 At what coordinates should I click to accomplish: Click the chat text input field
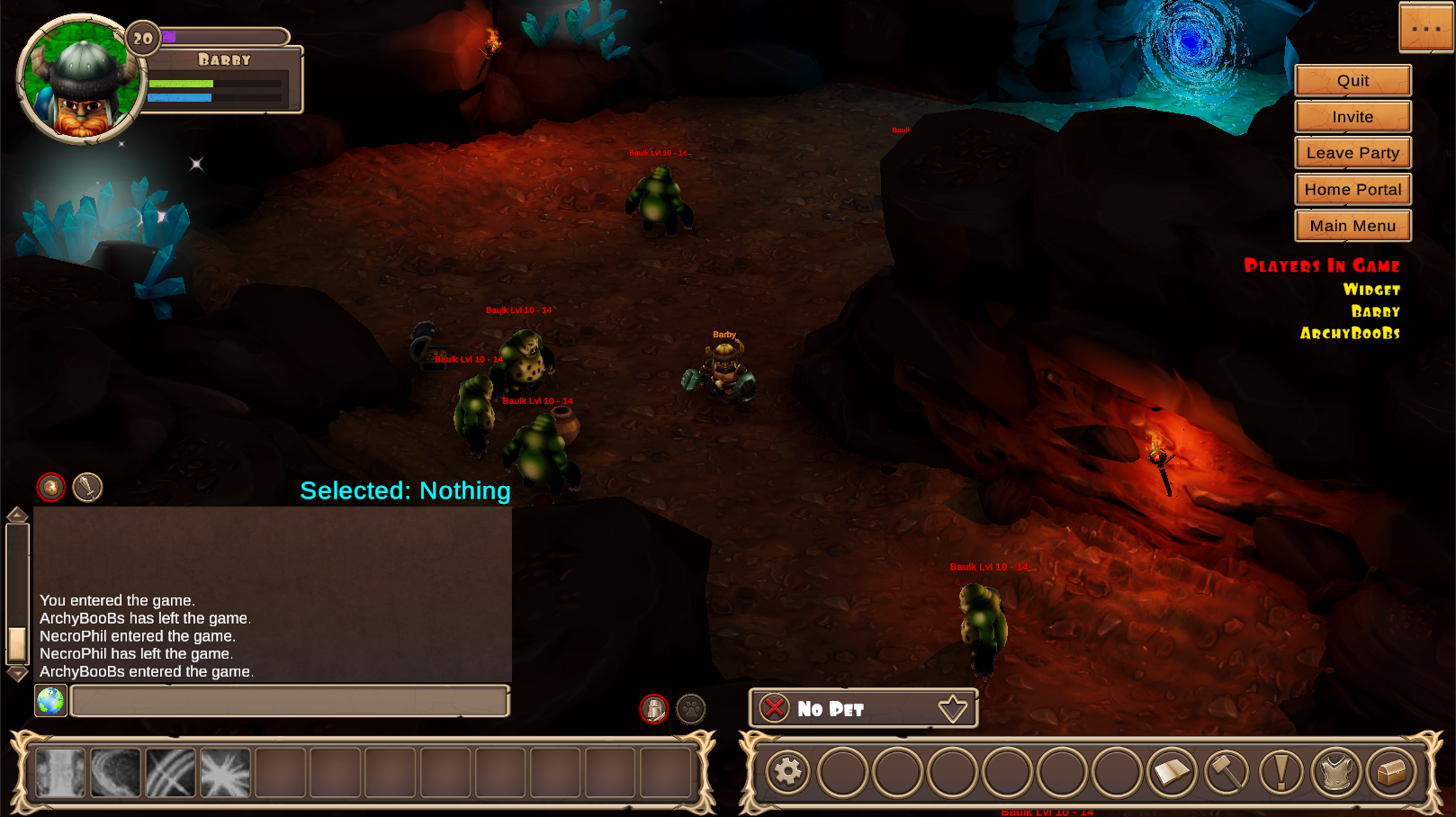click(x=290, y=701)
